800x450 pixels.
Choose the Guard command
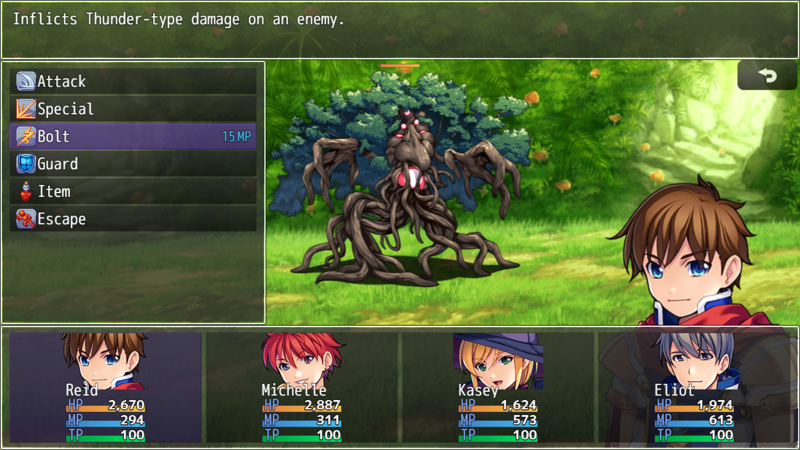[133, 164]
